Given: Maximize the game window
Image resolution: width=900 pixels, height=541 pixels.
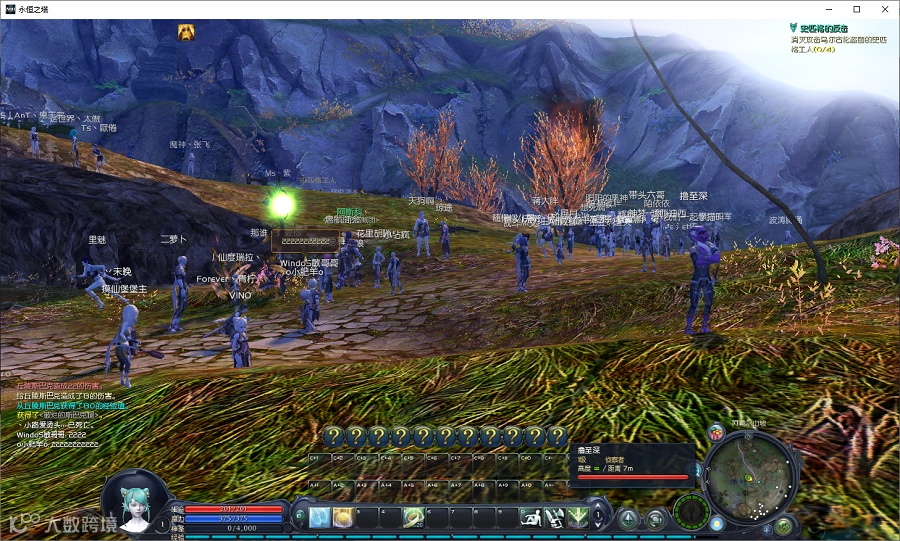Looking at the screenshot, I should (856, 9).
